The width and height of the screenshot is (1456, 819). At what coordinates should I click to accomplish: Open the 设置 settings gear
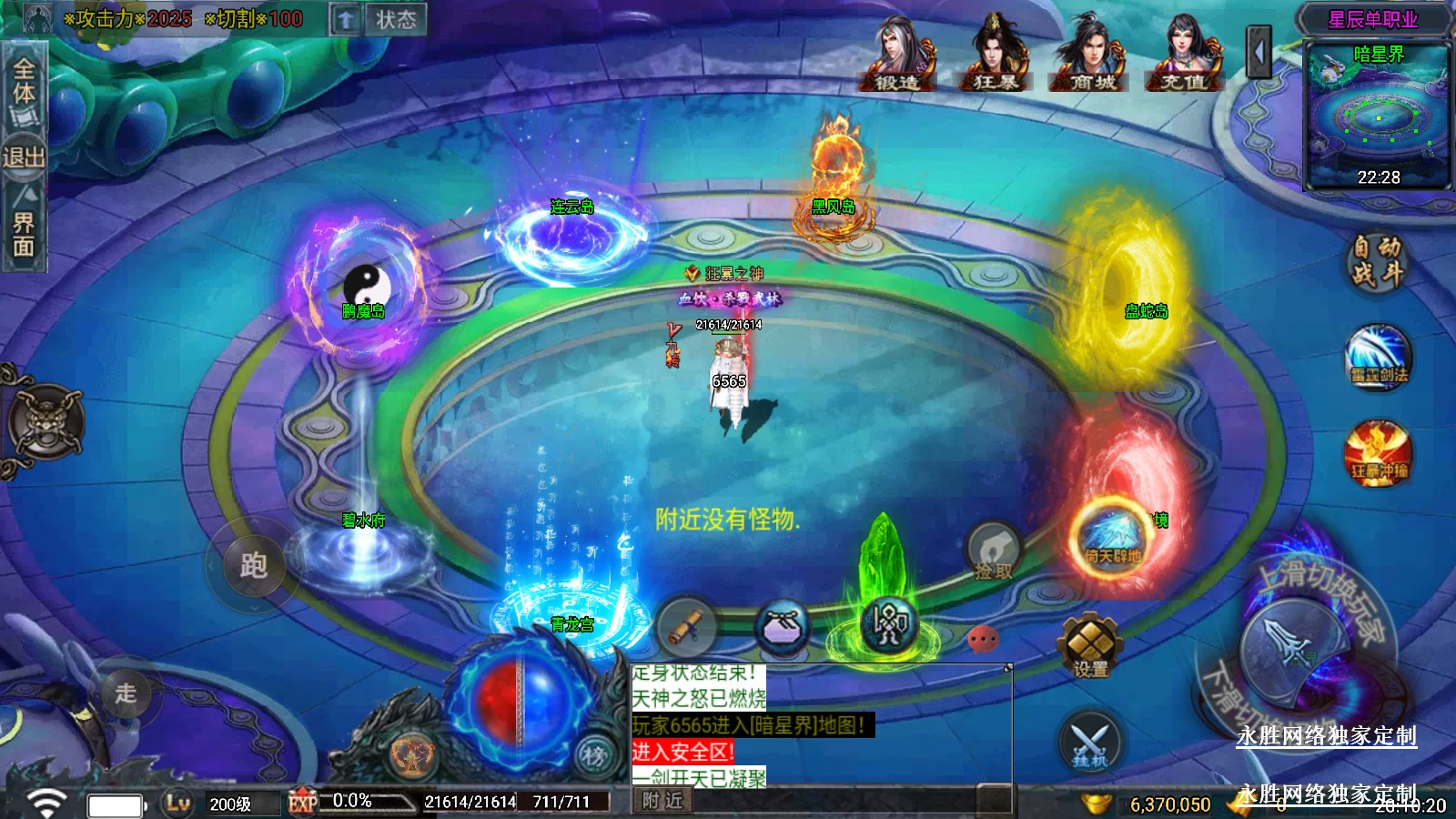1090,645
